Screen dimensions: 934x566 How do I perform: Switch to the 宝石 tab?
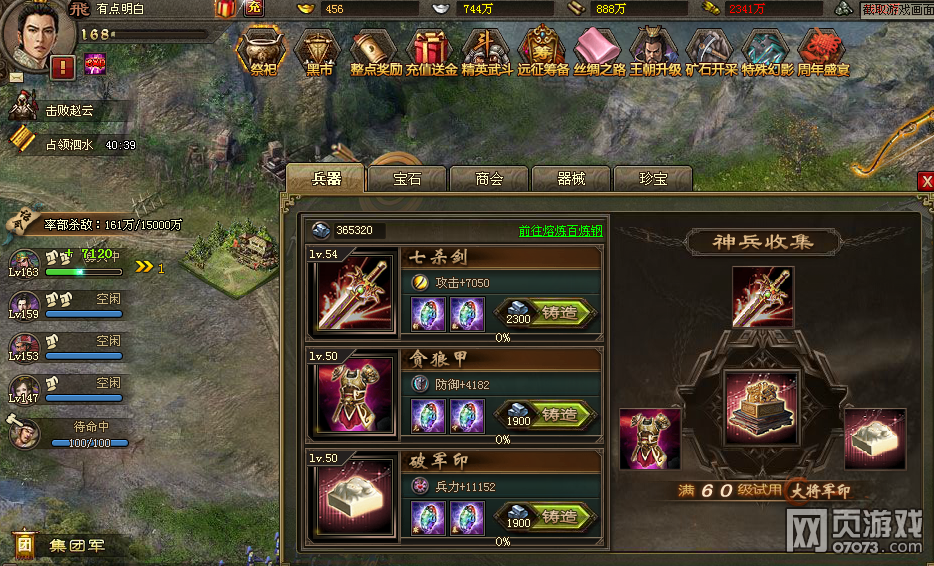click(407, 179)
